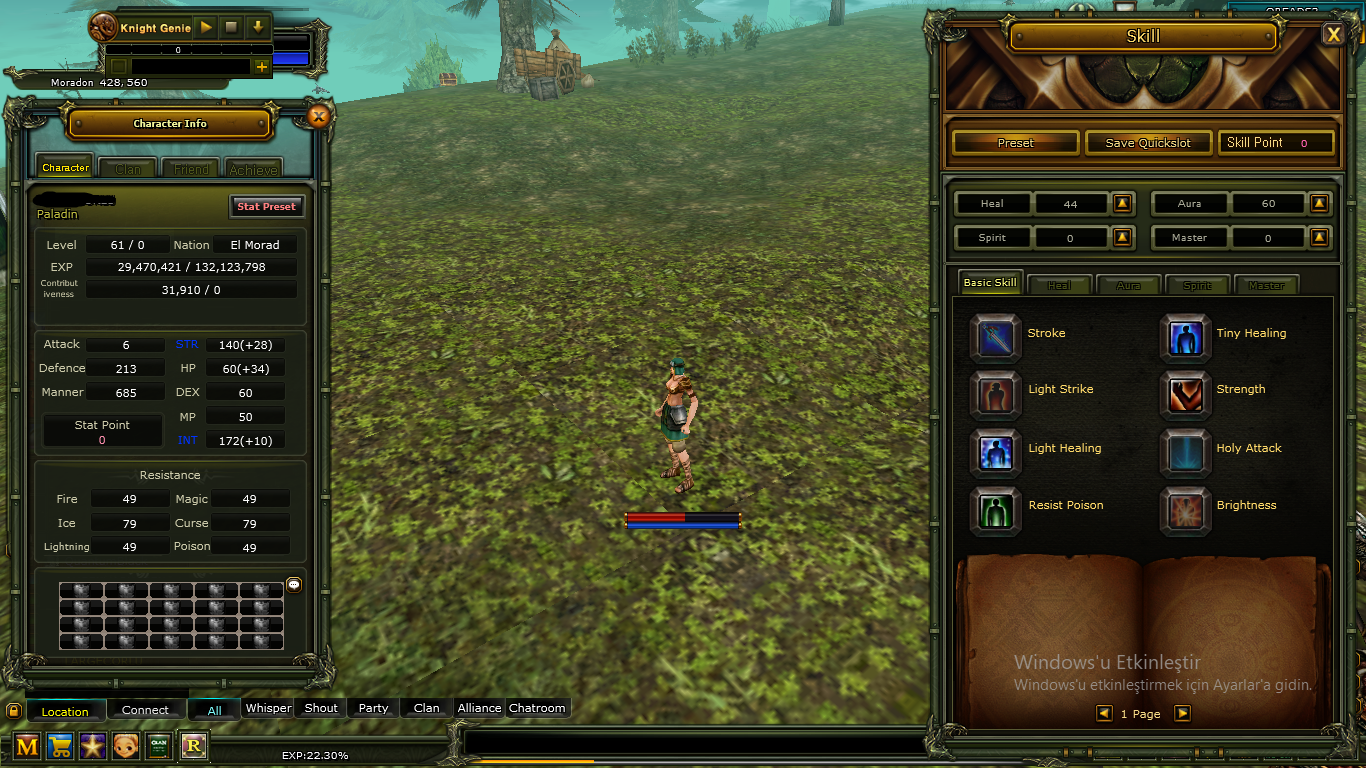Choose the Holy Attack skill icon
The width and height of the screenshot is (1366, 768).
(x=1185, y=452)
